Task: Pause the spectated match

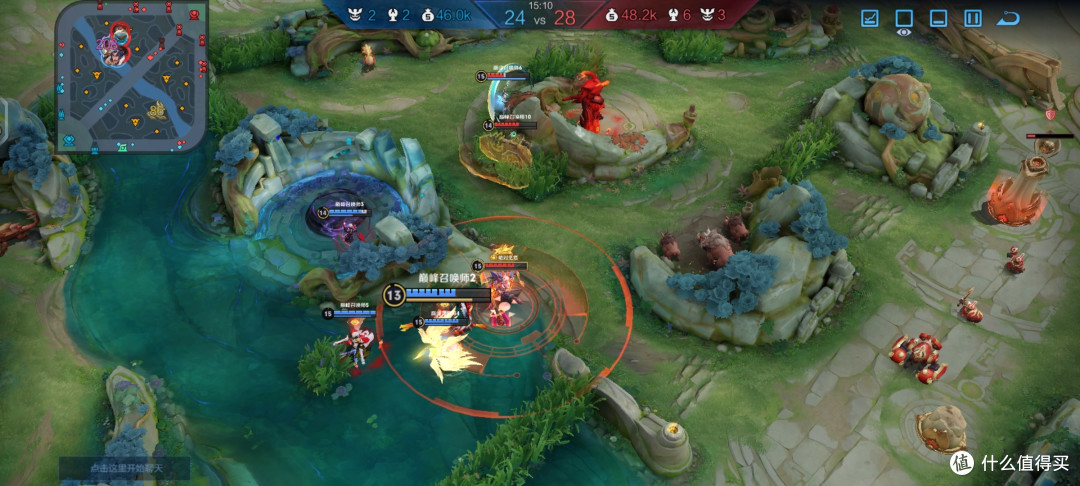Action: 973,18
